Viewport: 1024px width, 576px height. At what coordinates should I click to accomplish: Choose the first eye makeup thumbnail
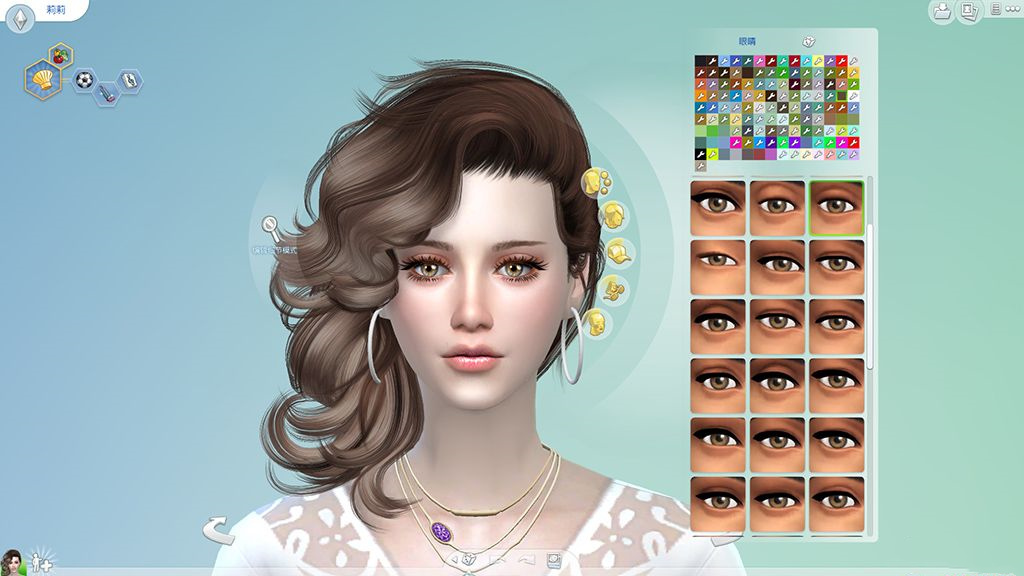tap(718, 207)
